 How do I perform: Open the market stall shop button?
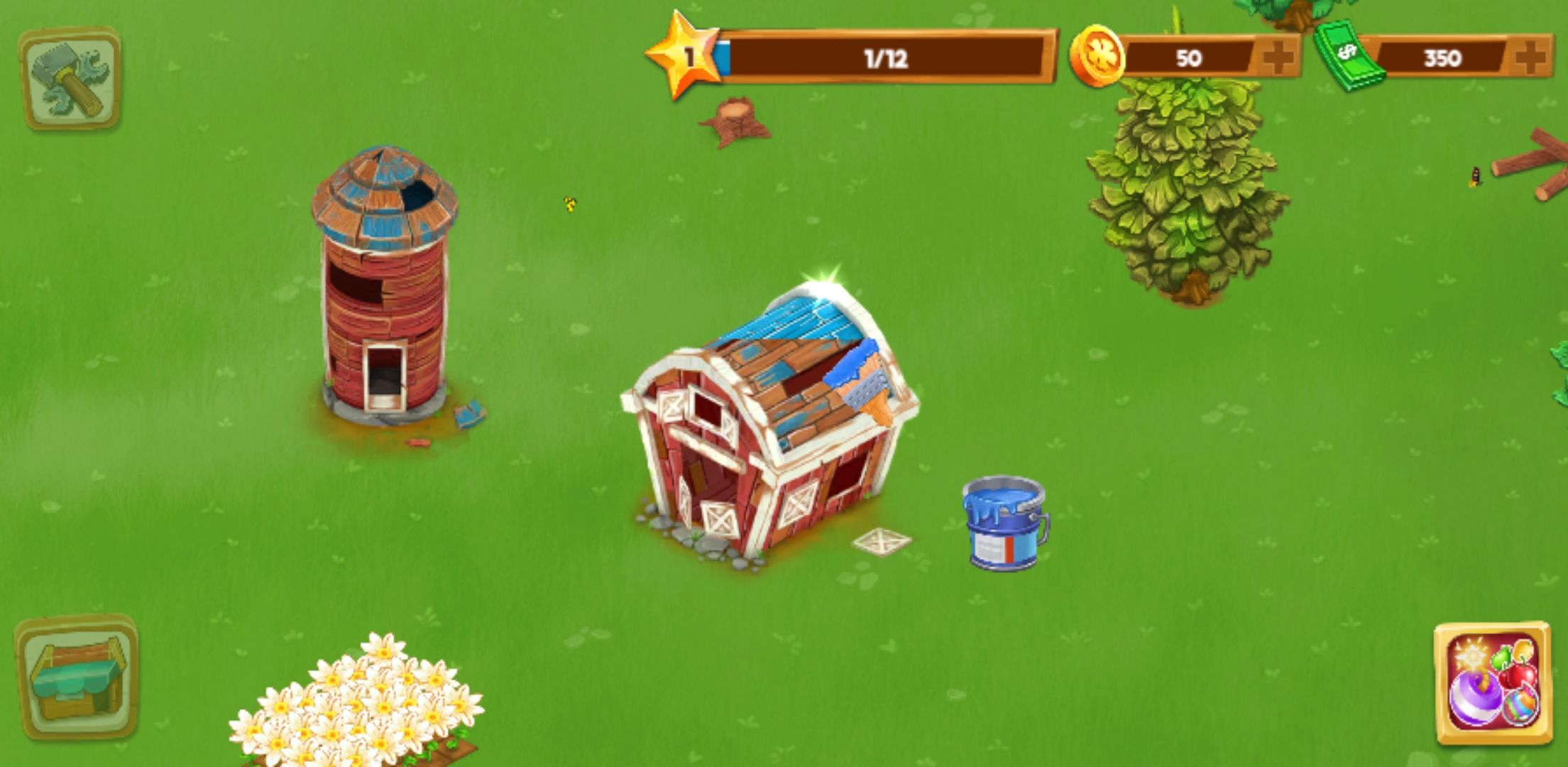(x=76, y=678)
